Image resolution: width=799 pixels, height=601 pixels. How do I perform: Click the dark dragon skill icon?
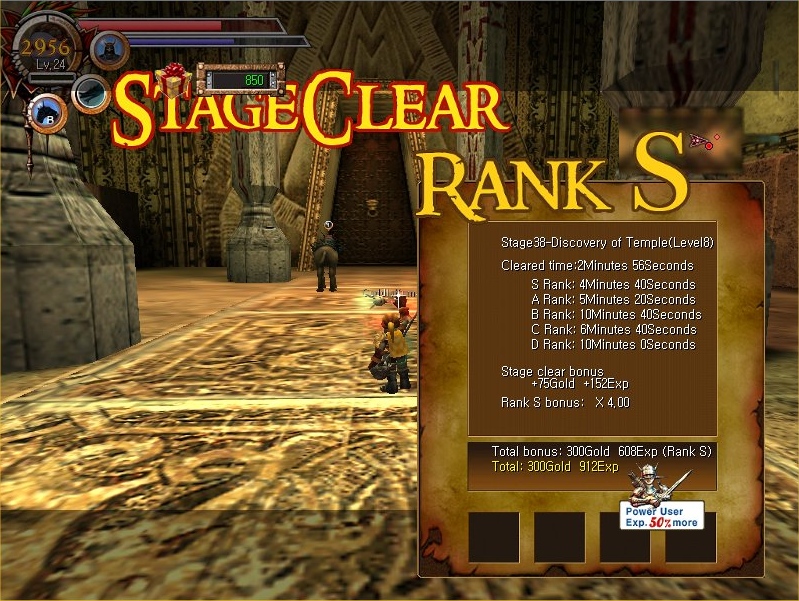[92, 94]
